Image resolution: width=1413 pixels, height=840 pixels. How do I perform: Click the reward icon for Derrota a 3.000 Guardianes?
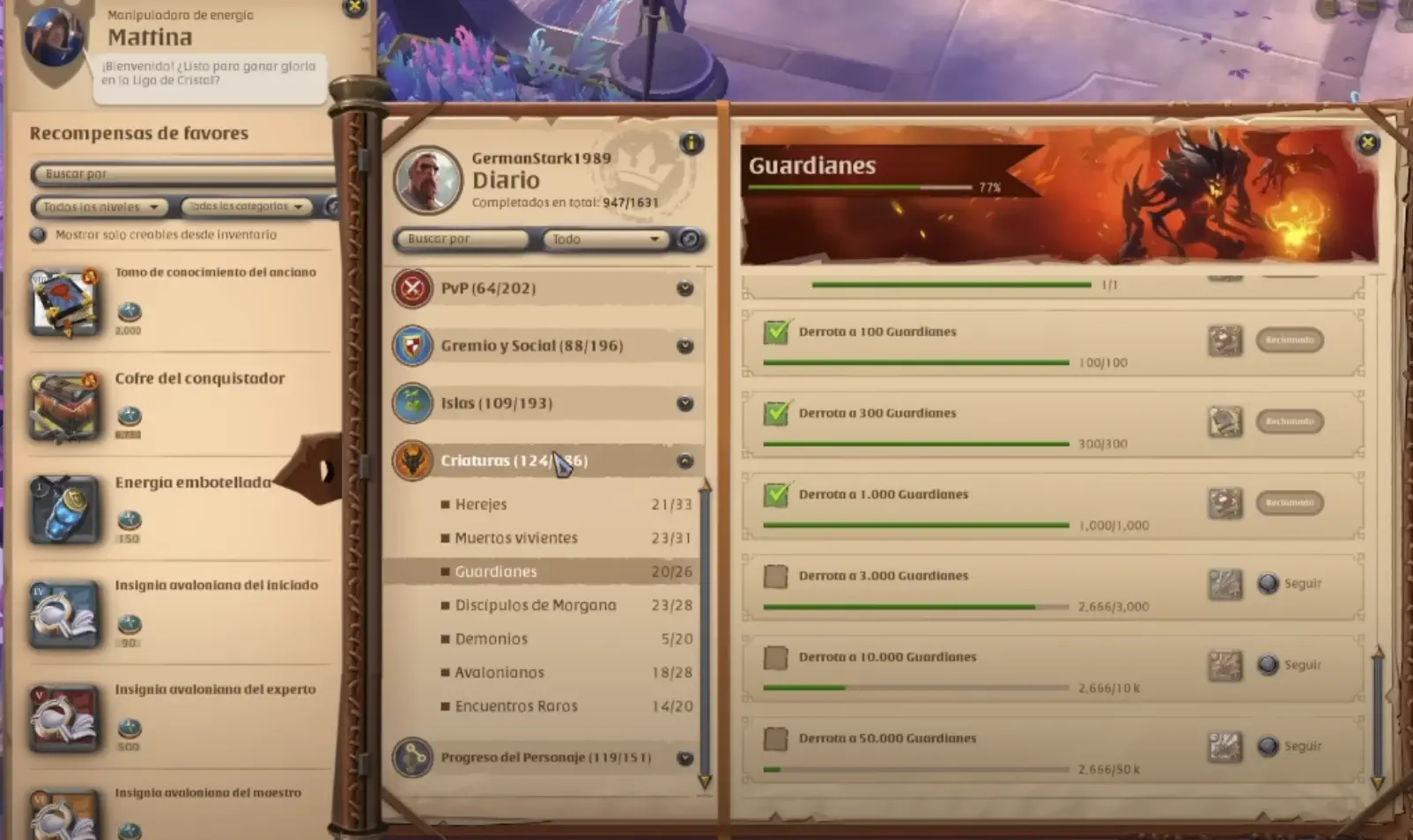coord(1224,583)
